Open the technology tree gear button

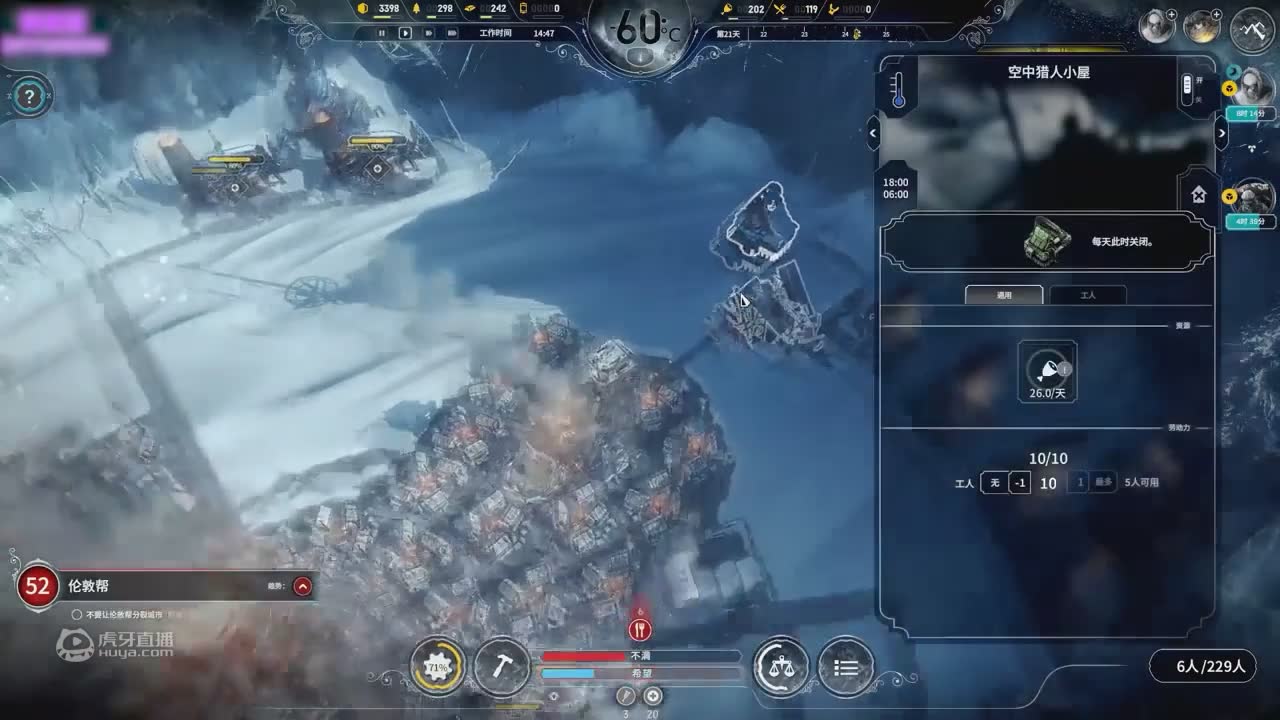click(437, 667)
